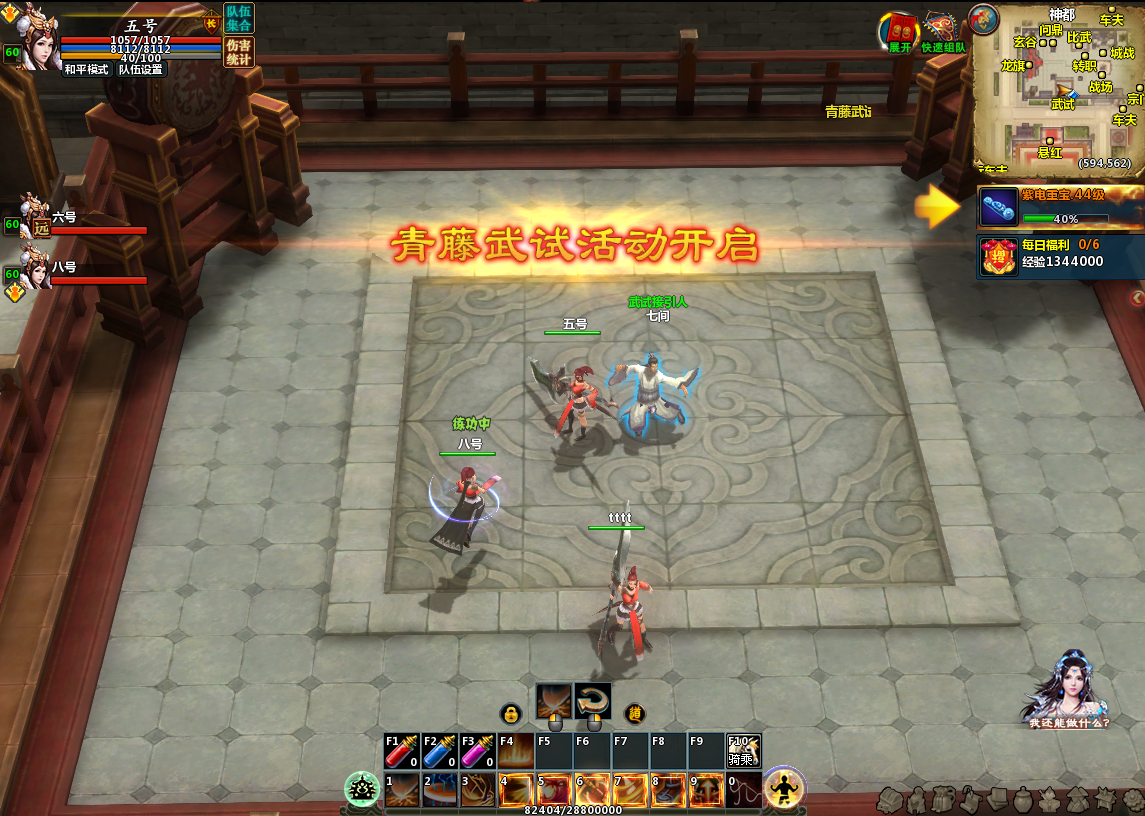Open the 紫电至宝 44级 treasure entry
This screenshot has width=1145, height=816.
(x=1060, y=206)
